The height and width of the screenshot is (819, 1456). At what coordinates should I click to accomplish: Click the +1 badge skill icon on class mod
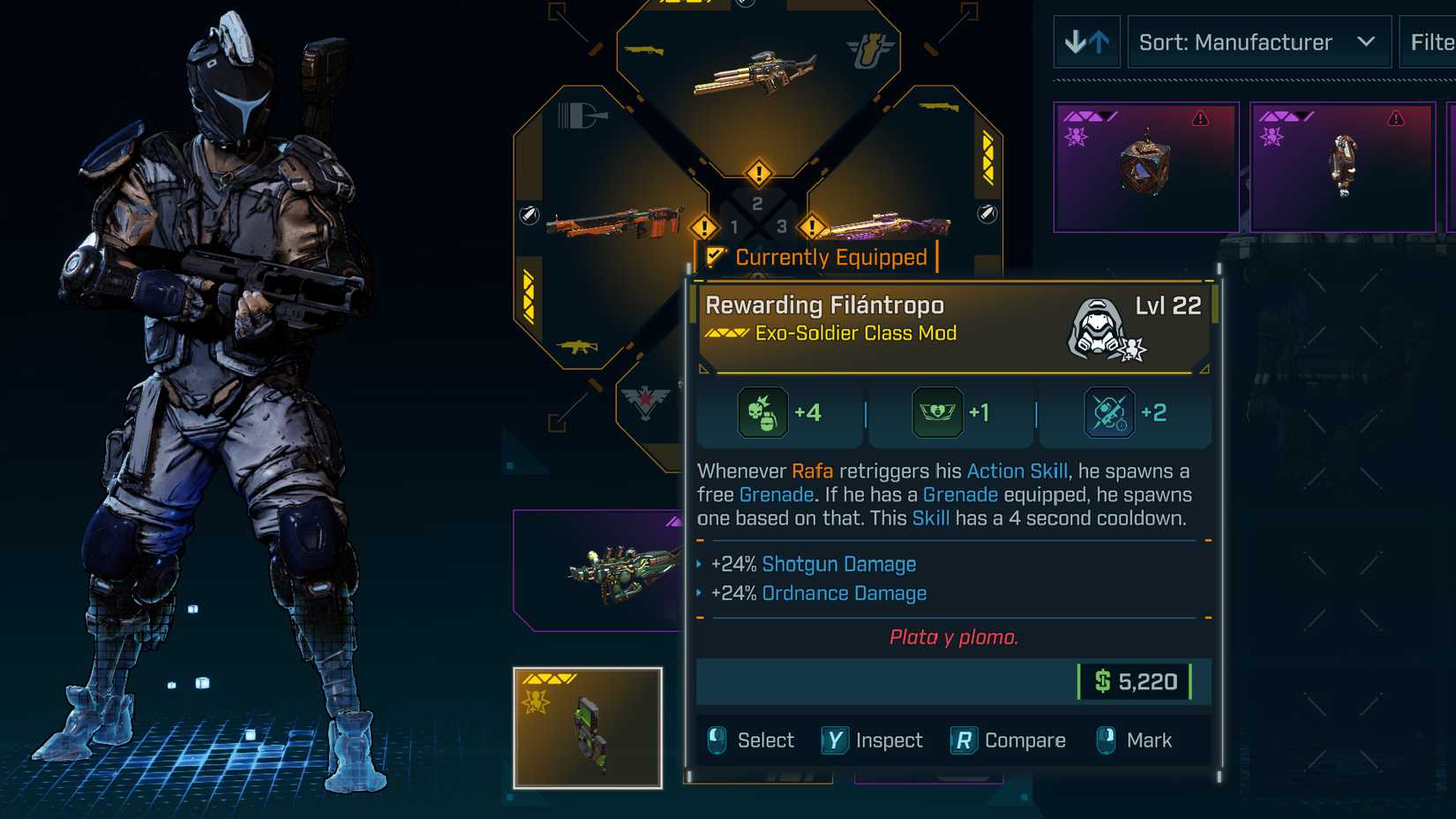click(x=937, y=412)
